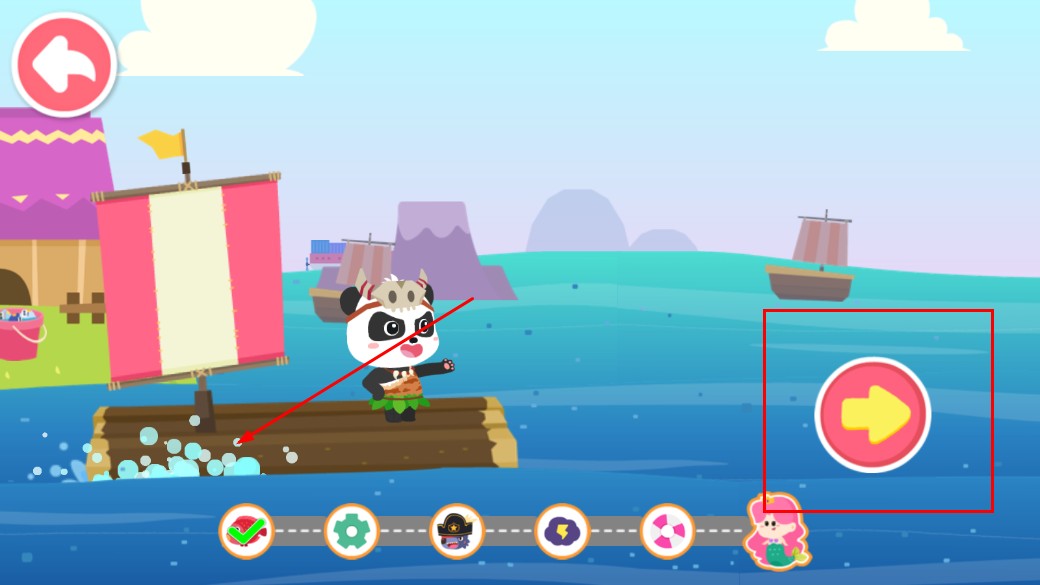Pick the pink life ring stage
This screenshot has height=585, width=1040.
[x=667, y=531]
